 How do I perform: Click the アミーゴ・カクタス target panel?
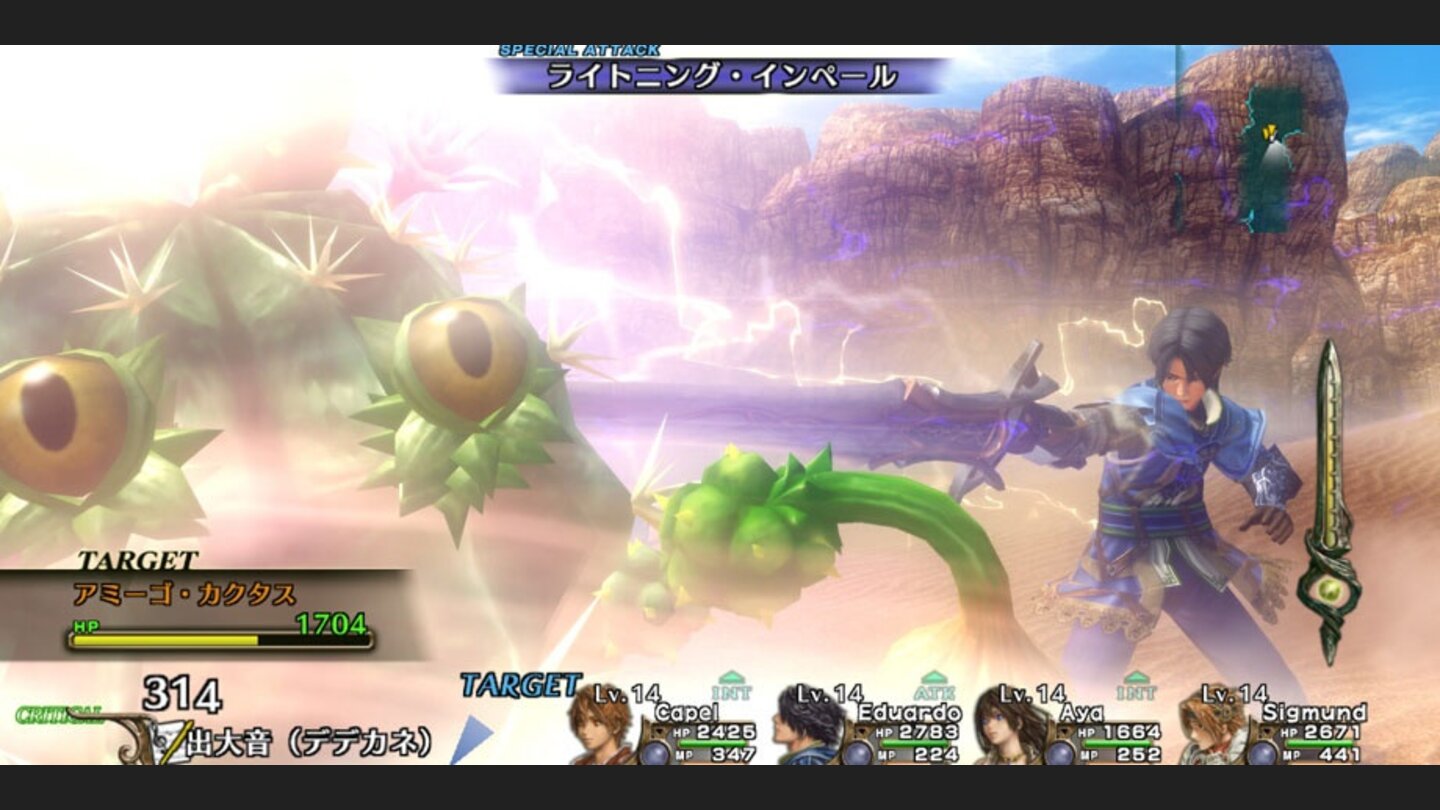point(205,612)
